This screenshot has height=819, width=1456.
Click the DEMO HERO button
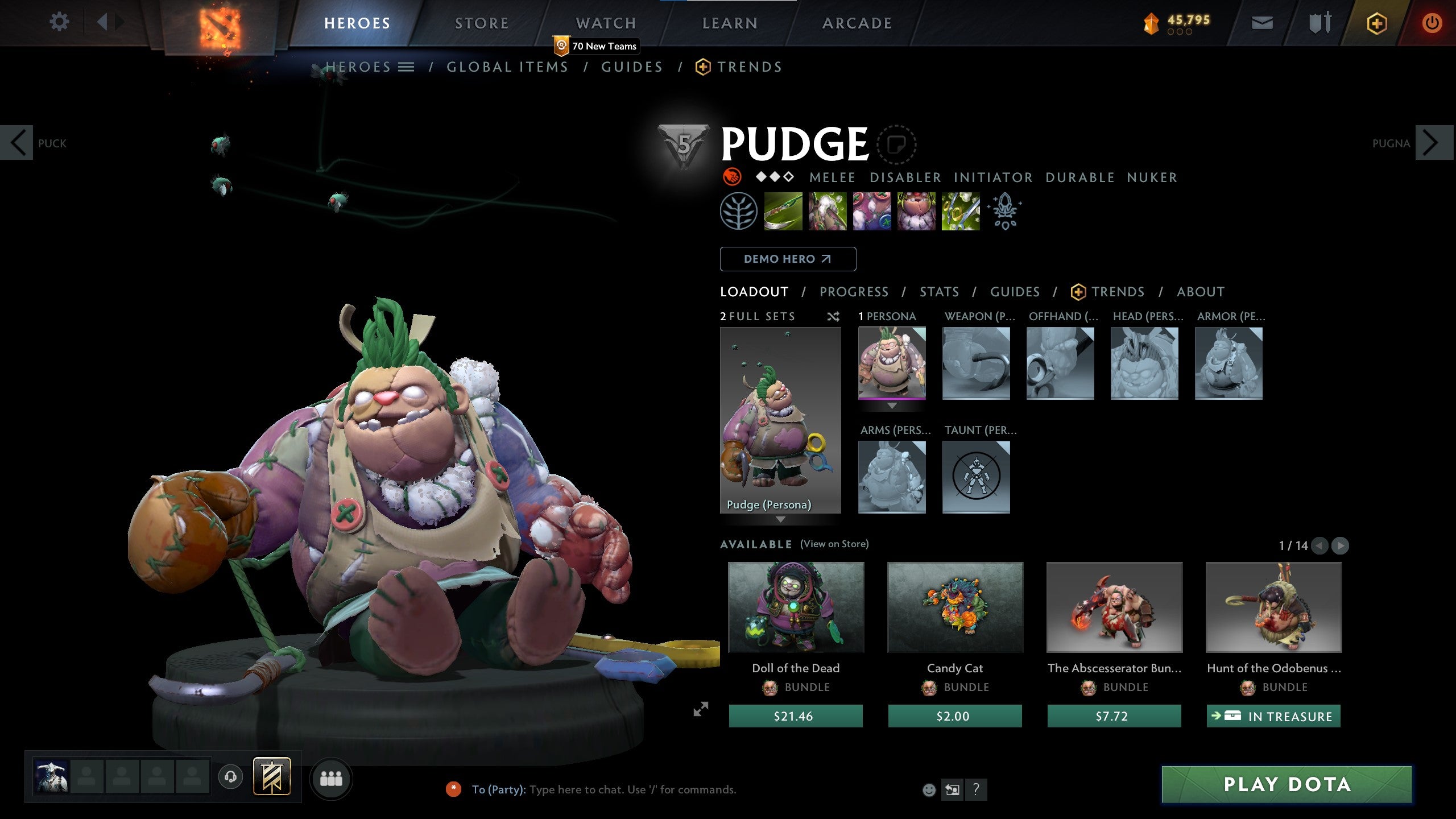coord(788,259)
